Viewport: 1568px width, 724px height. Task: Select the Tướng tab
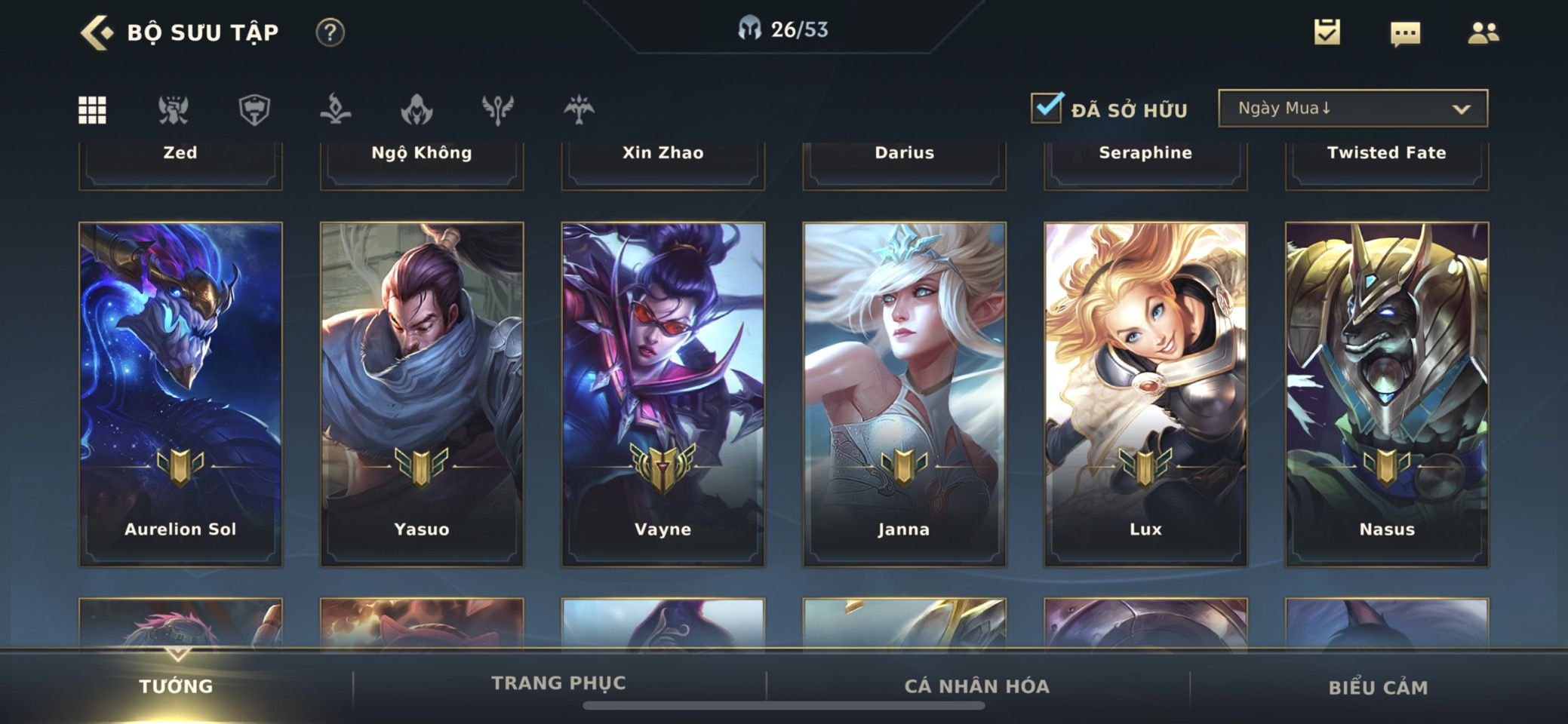click(x=176, y=686)
